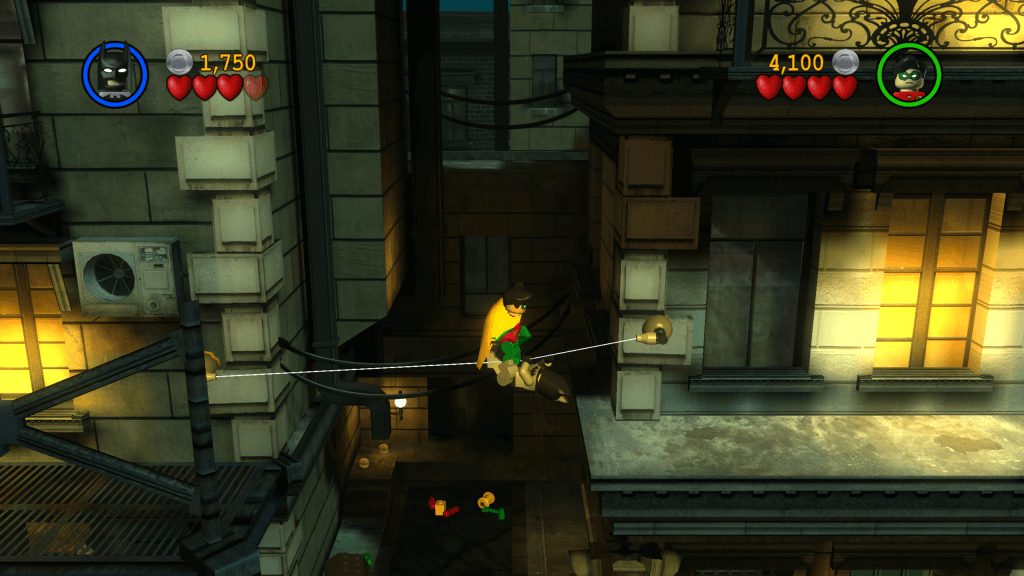
Task: Select the Robin character portrait
Action: tap(908, 74)
